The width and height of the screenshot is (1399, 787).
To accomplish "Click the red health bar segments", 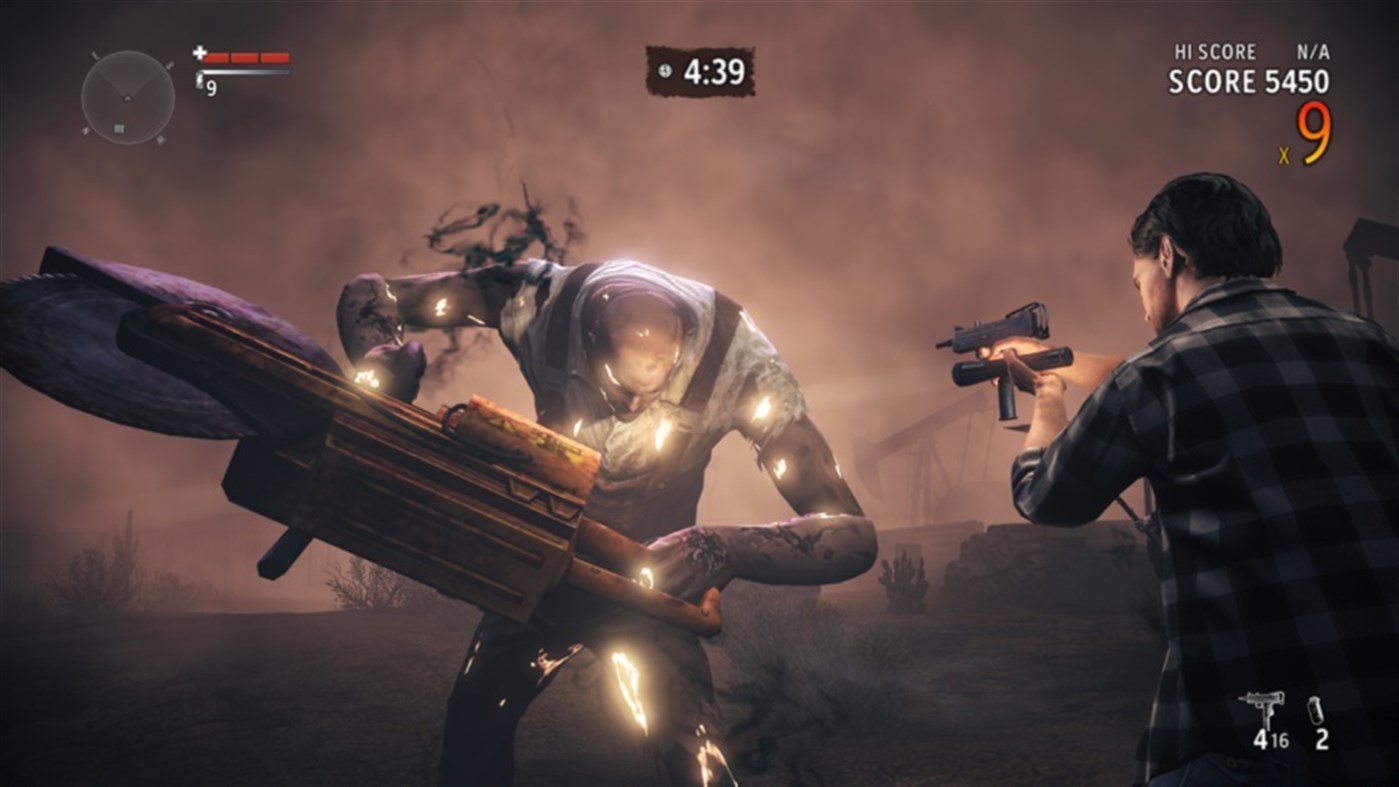I will [245, 58].
